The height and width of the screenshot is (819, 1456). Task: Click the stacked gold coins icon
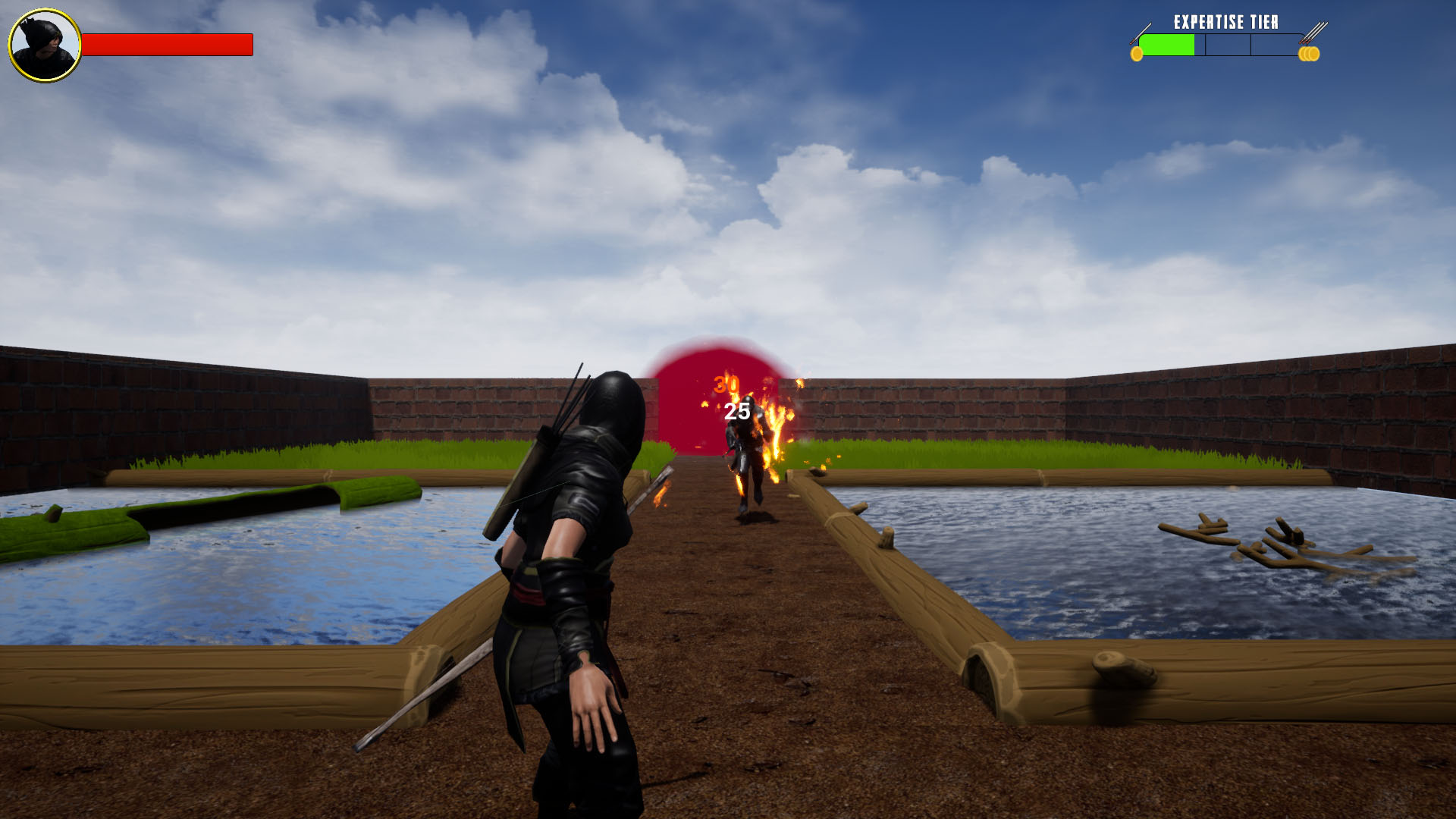pos(1310,53)
